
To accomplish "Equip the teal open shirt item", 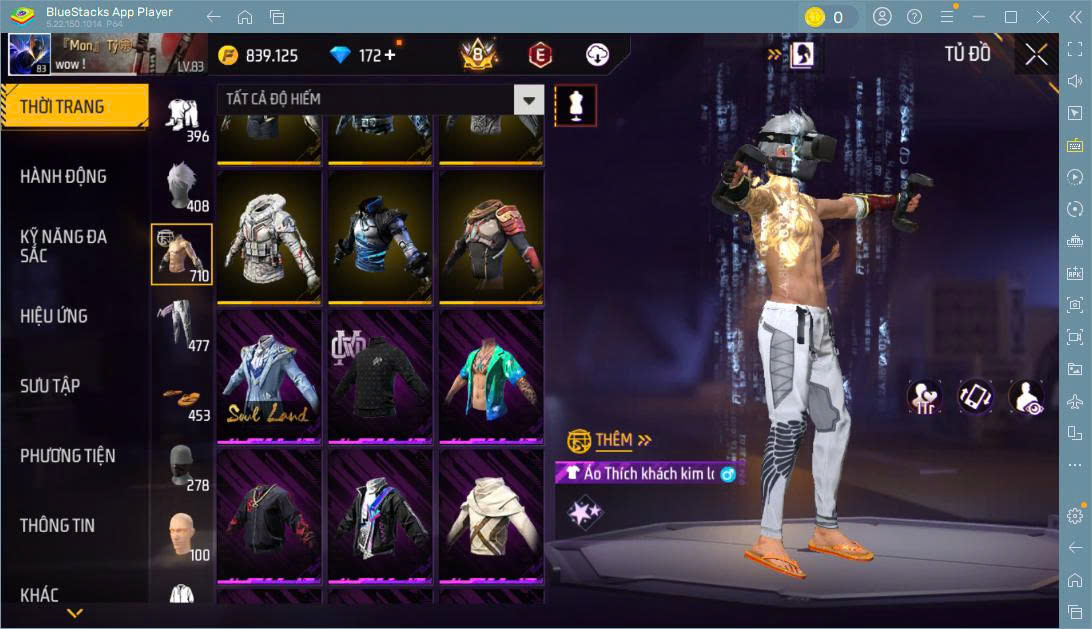I will (x=491, y=375).
